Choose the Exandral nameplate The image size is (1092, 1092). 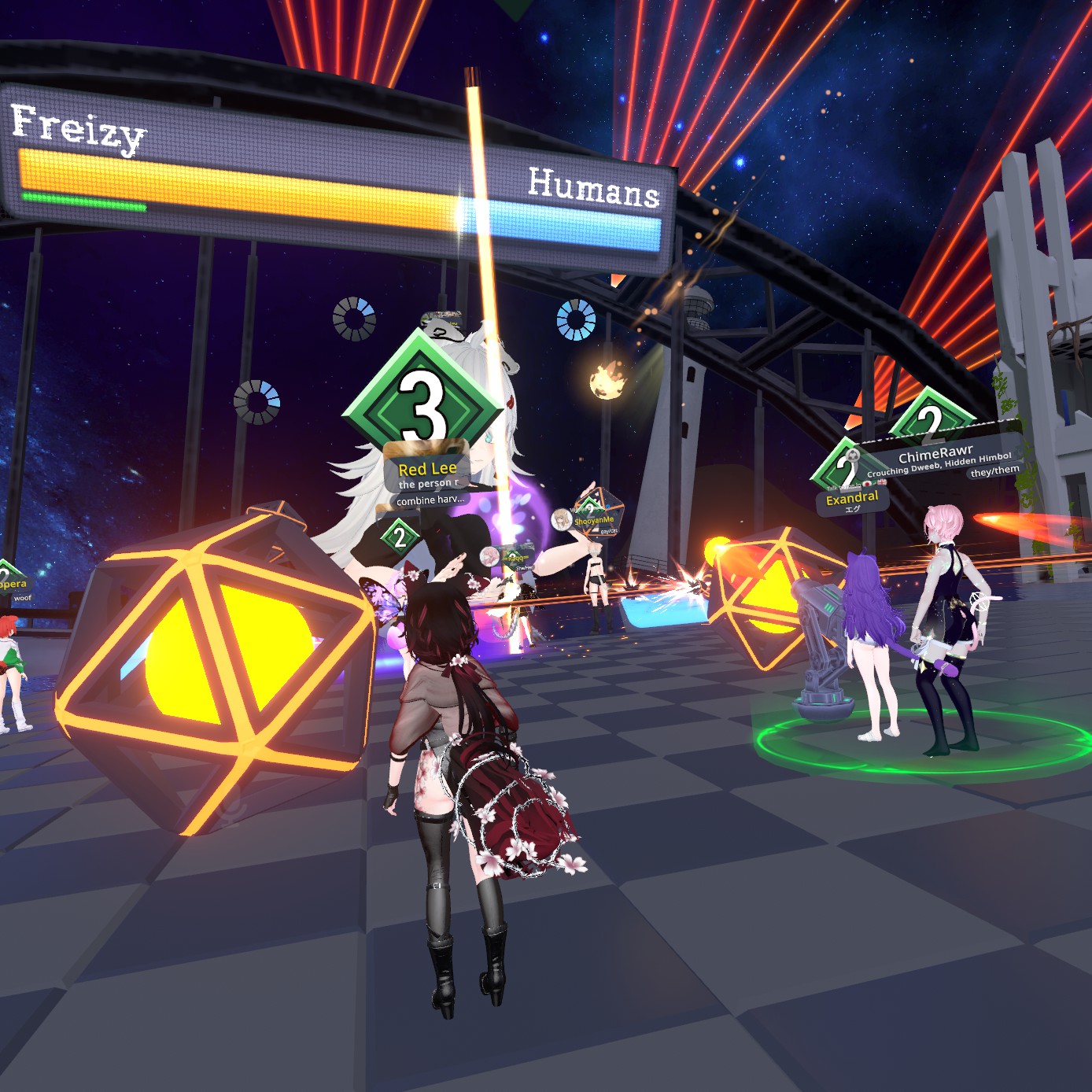[852, 498]
